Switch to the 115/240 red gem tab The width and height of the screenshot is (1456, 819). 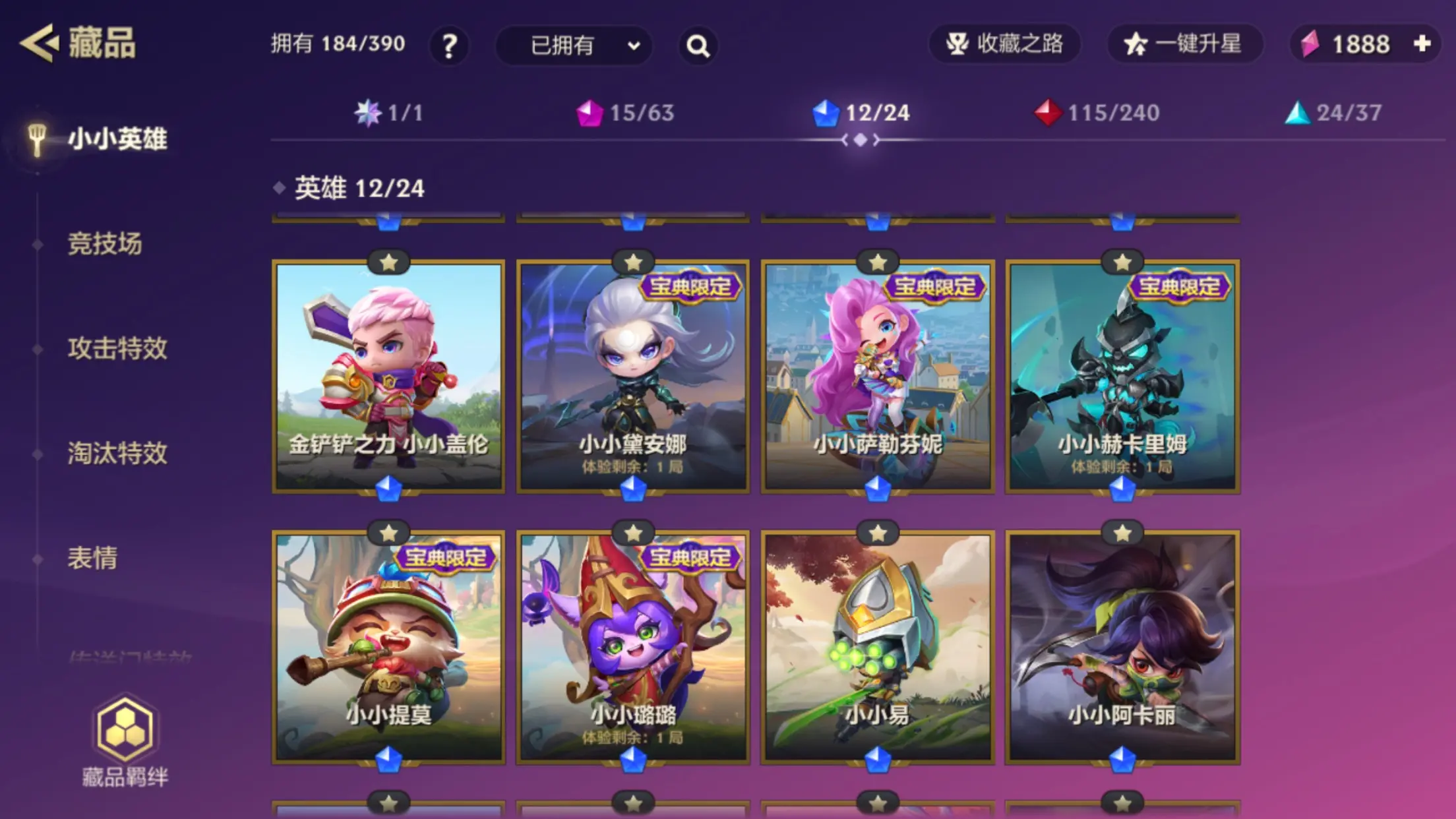[x=1097, y=113]
